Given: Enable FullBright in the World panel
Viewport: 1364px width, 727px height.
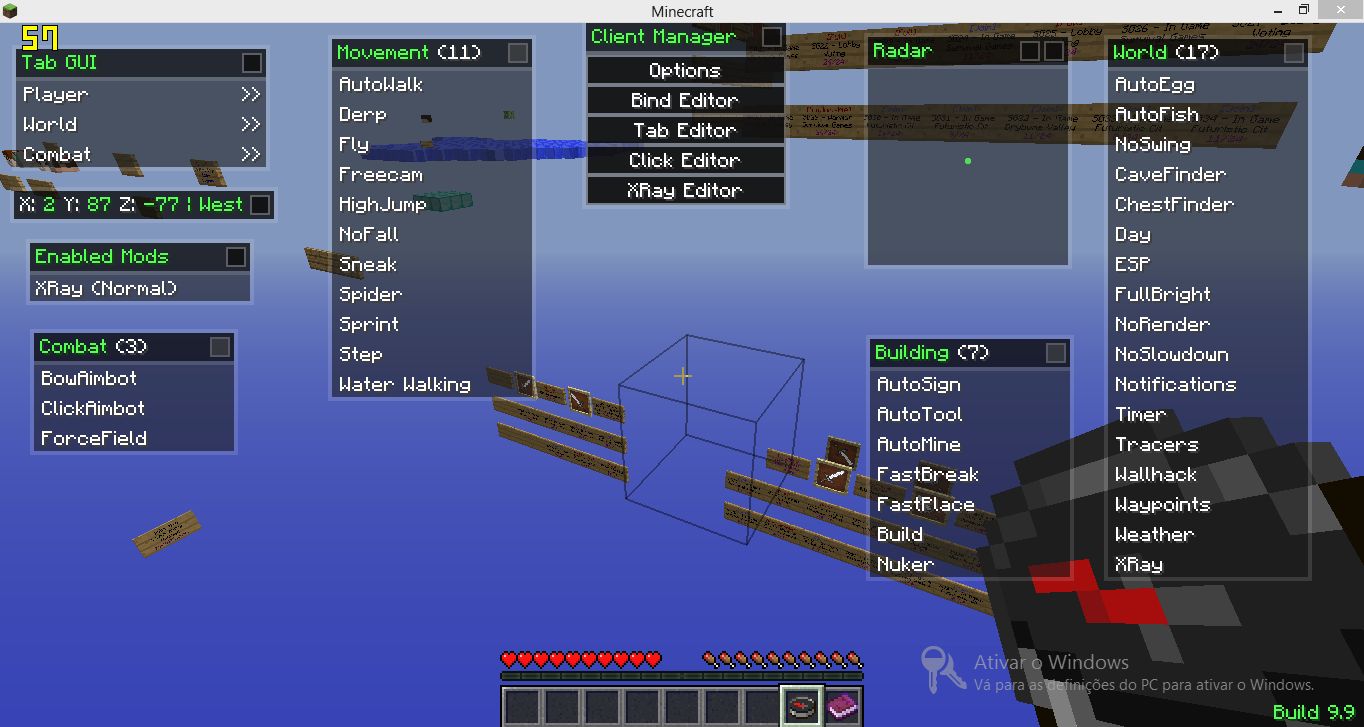Looking at the screenshot, I should point(1162,294).
